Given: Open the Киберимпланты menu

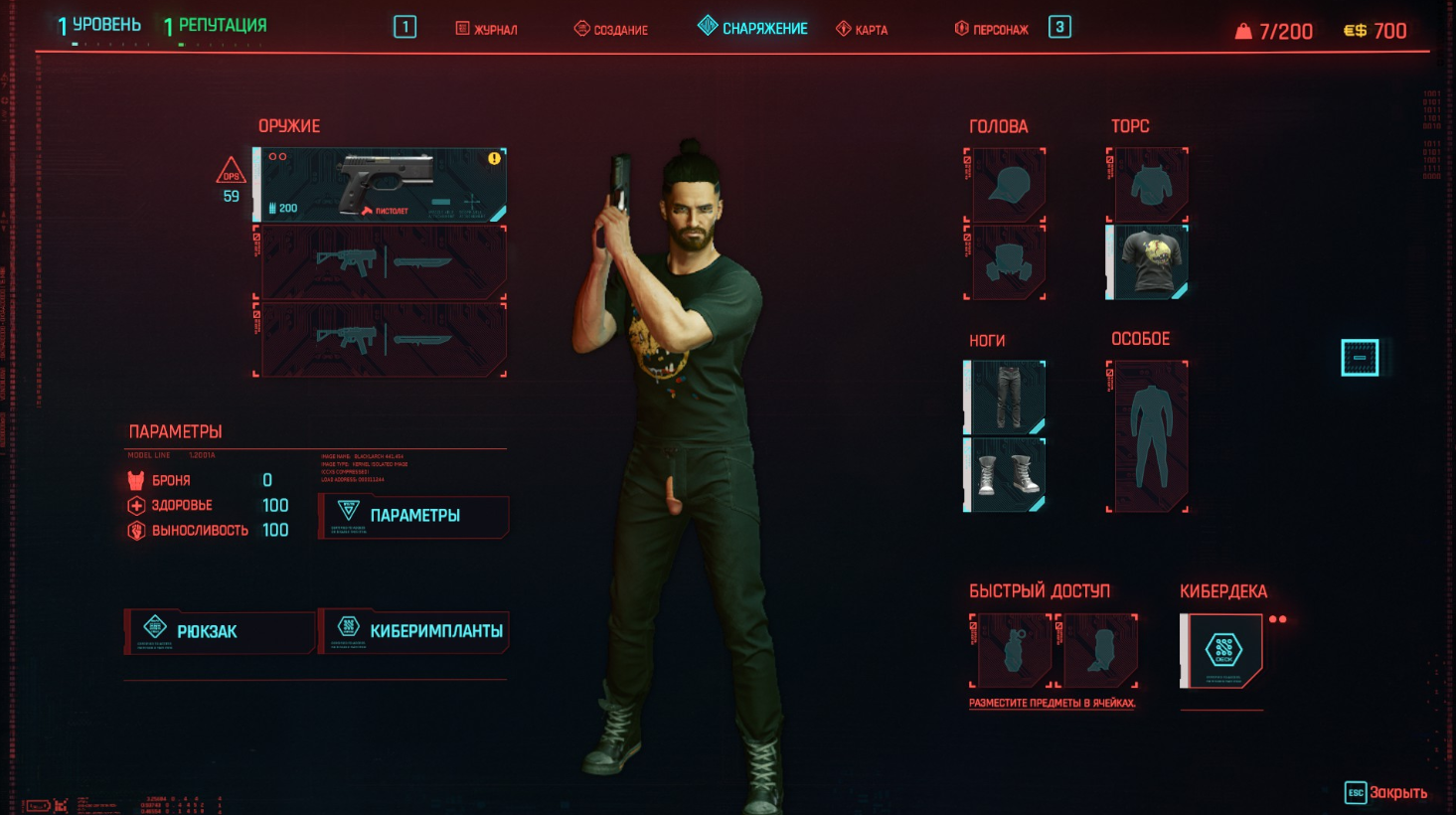Looking at the screenshot, I should pos(413,631).
